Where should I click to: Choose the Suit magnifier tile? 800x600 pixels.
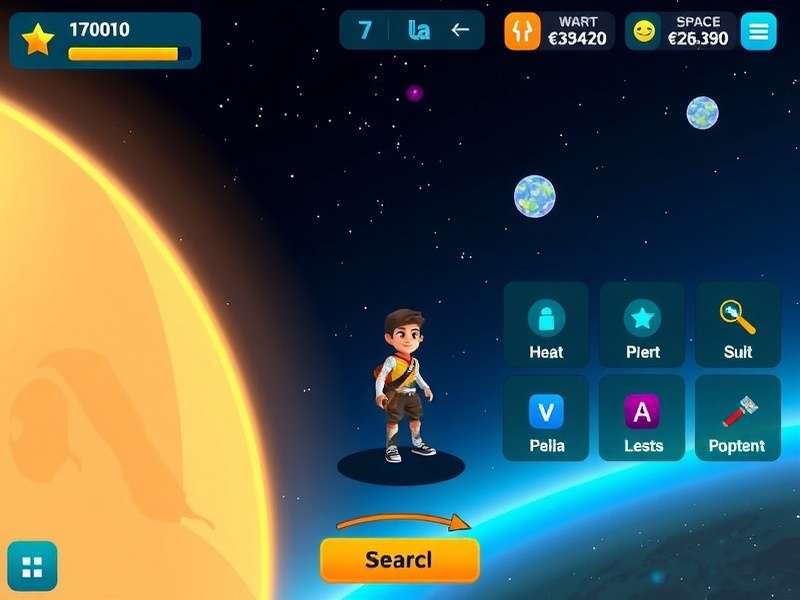(738, 325)
